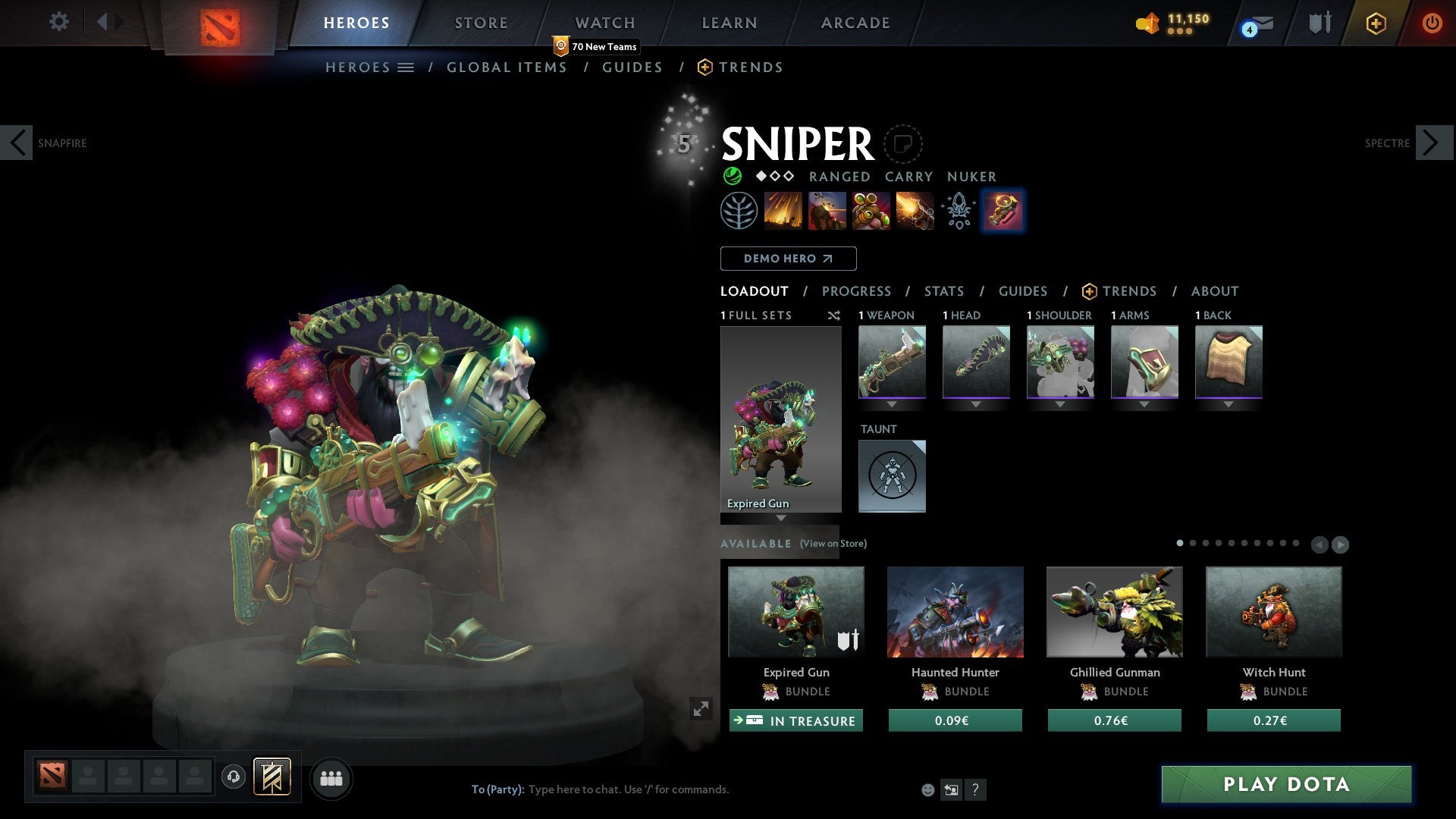
Task: View the Take Aim ability icon
Action: coord(871,211)
